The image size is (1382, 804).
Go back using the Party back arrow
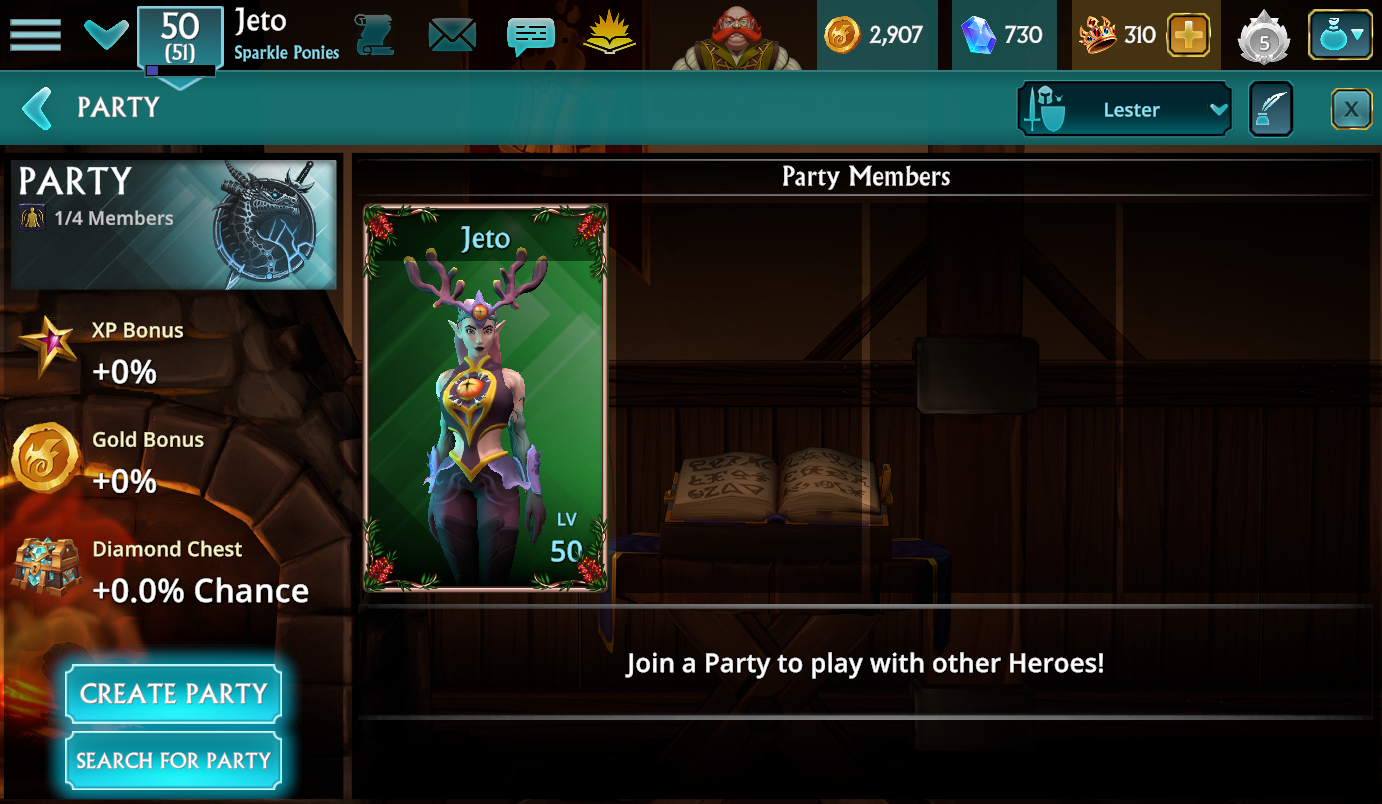point(37,108)
